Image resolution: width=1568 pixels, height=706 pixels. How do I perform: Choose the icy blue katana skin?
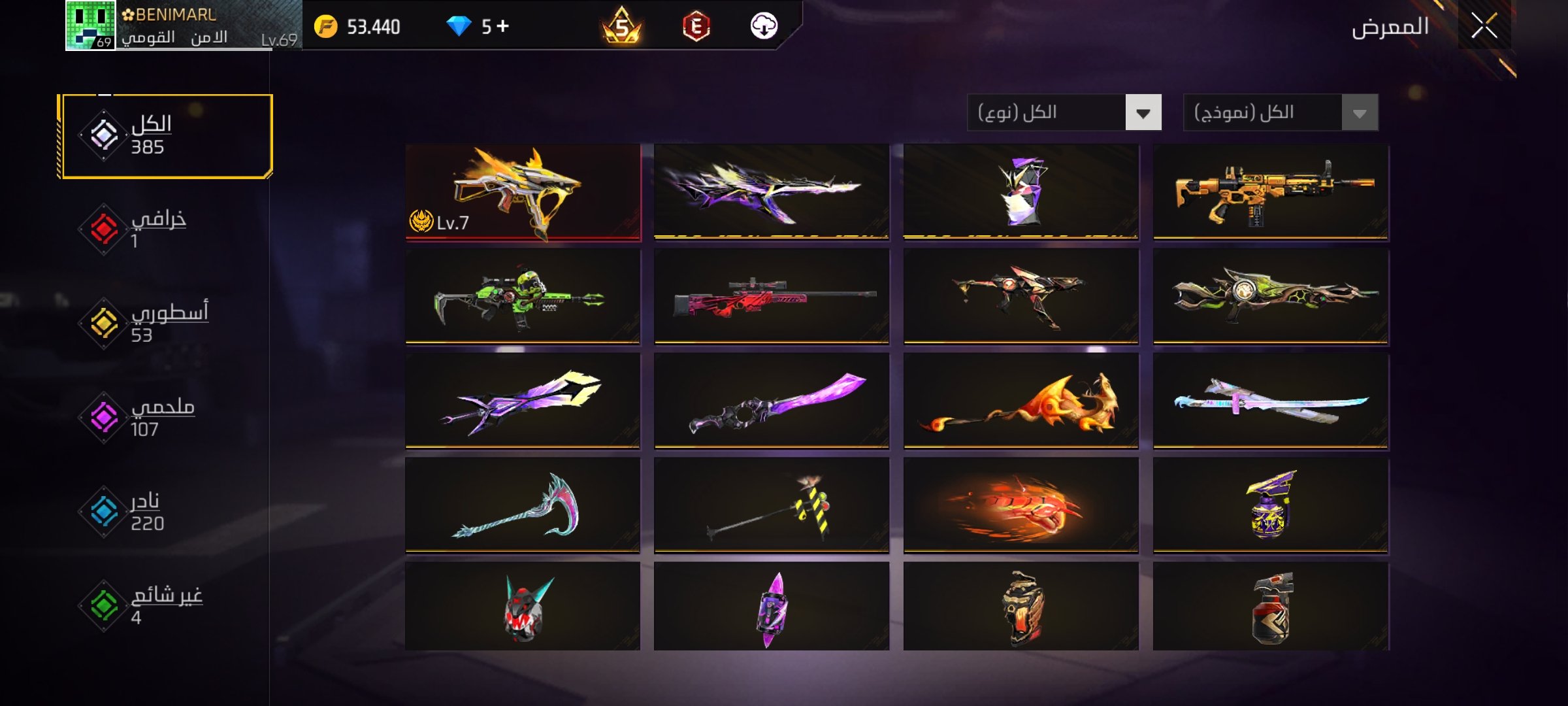(1271, 401)
